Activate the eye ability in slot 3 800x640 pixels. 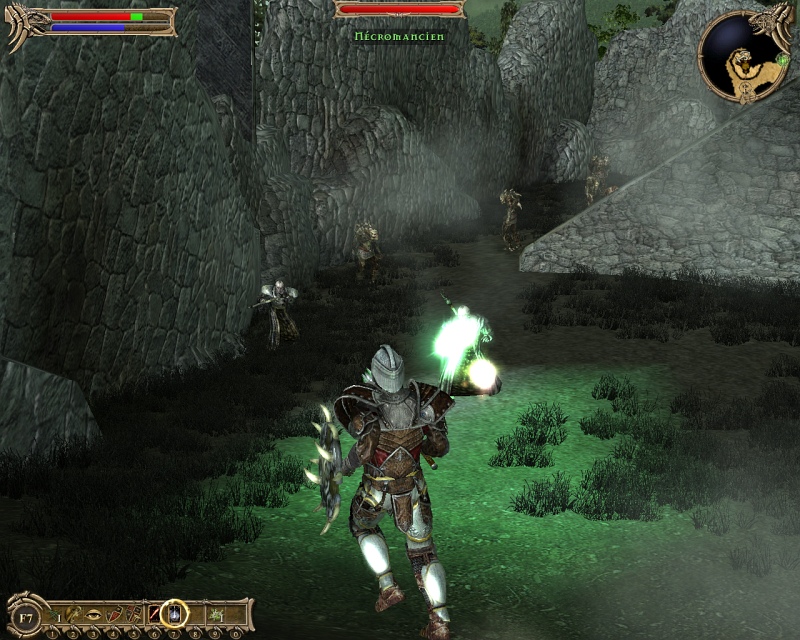coord(95,612)
